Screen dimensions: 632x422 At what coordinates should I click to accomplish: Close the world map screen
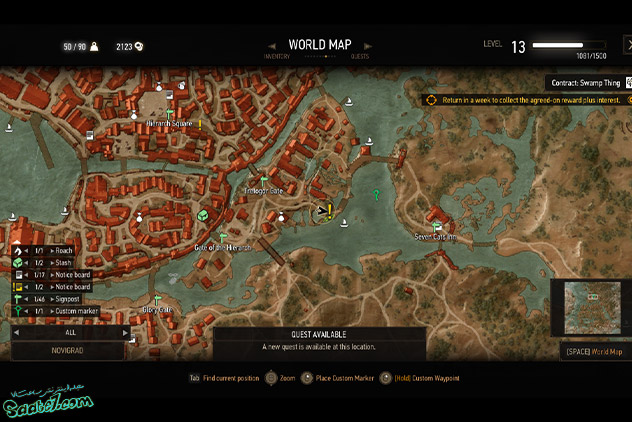click(627, 46)
